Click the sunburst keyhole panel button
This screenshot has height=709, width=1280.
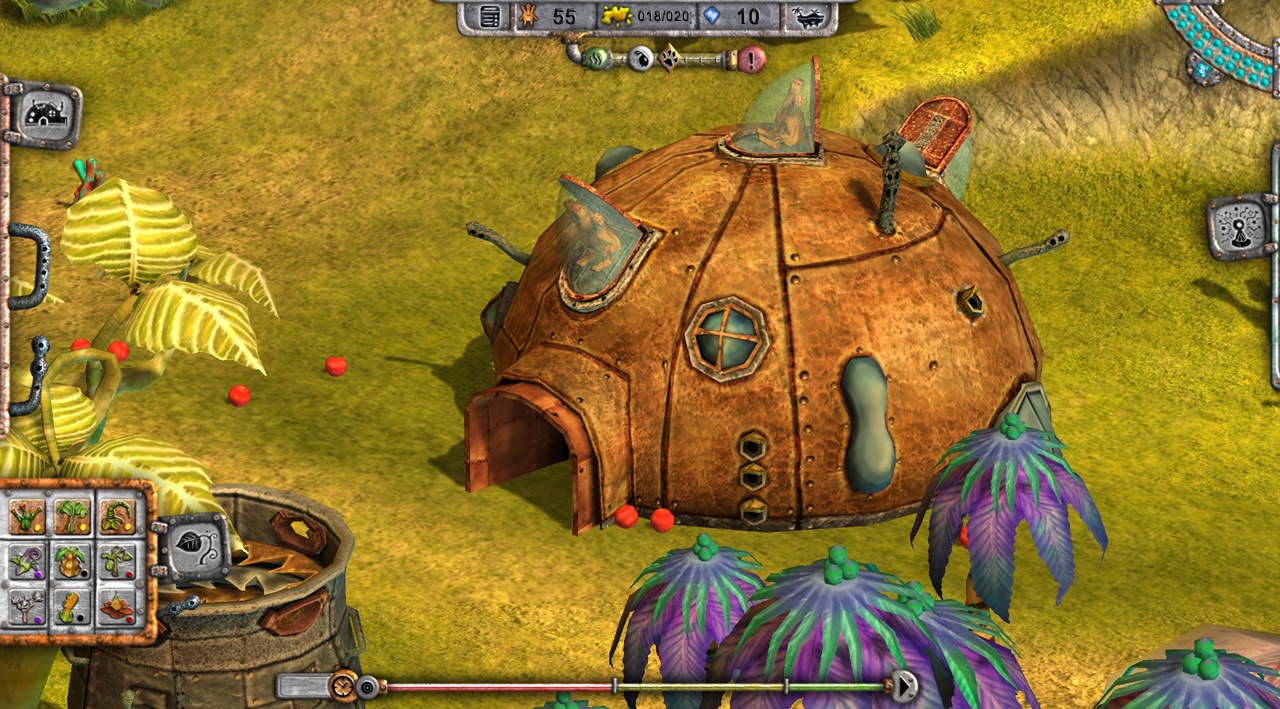(1240, 227)
